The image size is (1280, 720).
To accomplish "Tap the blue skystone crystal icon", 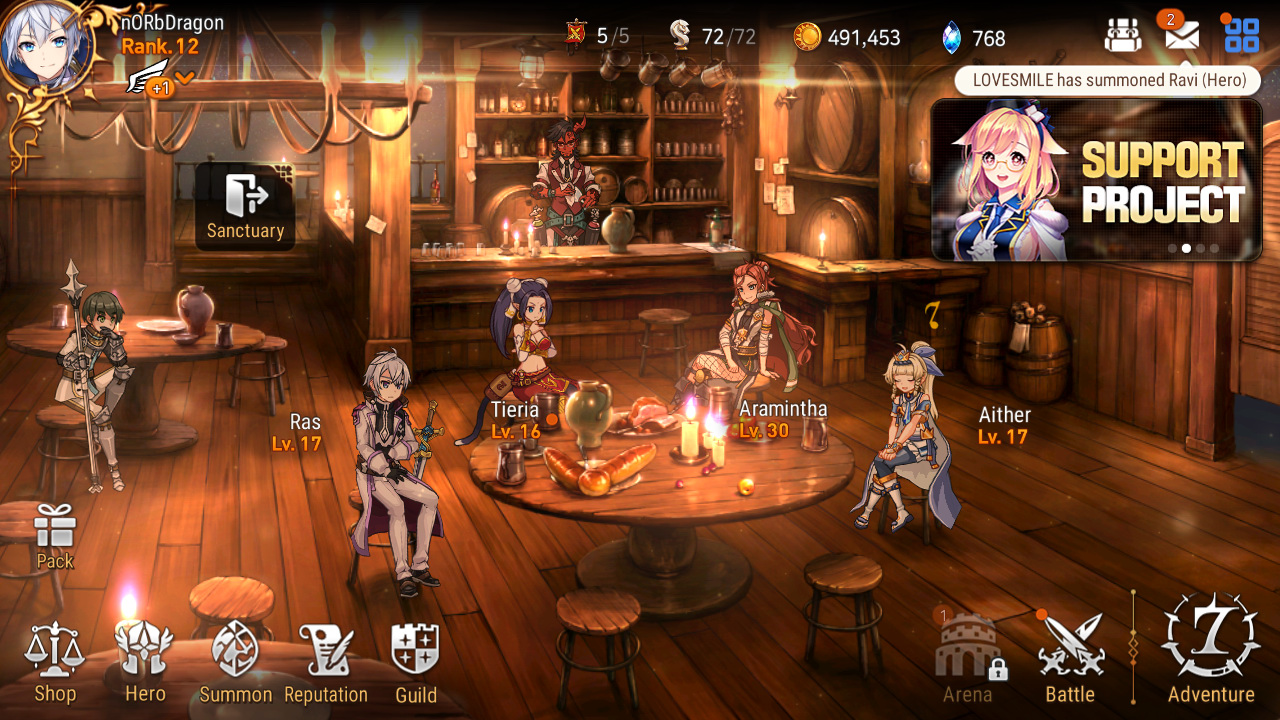I will coord(951,38).
